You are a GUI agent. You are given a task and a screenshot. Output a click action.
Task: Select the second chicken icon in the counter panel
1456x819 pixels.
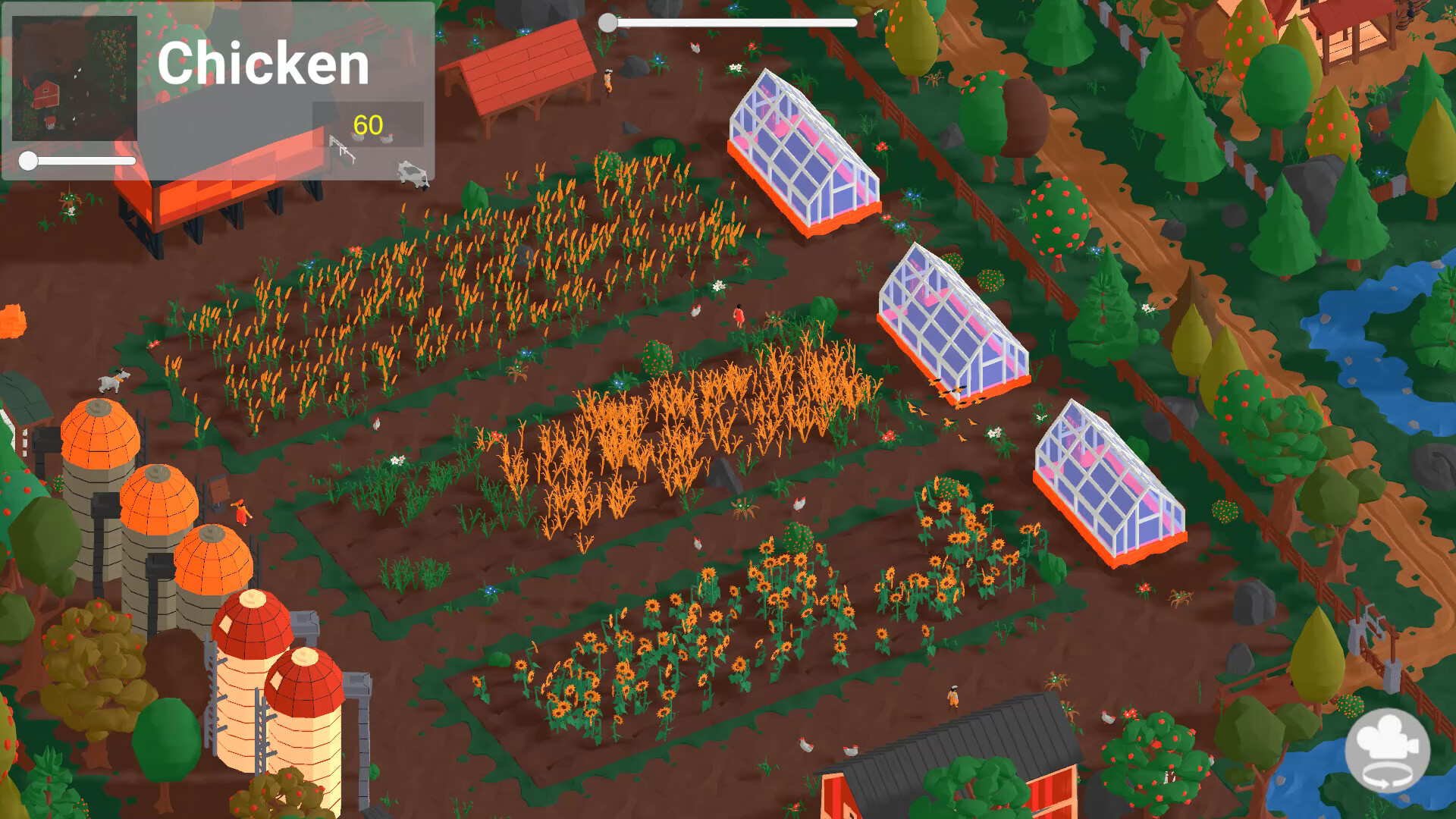[389, 139]
